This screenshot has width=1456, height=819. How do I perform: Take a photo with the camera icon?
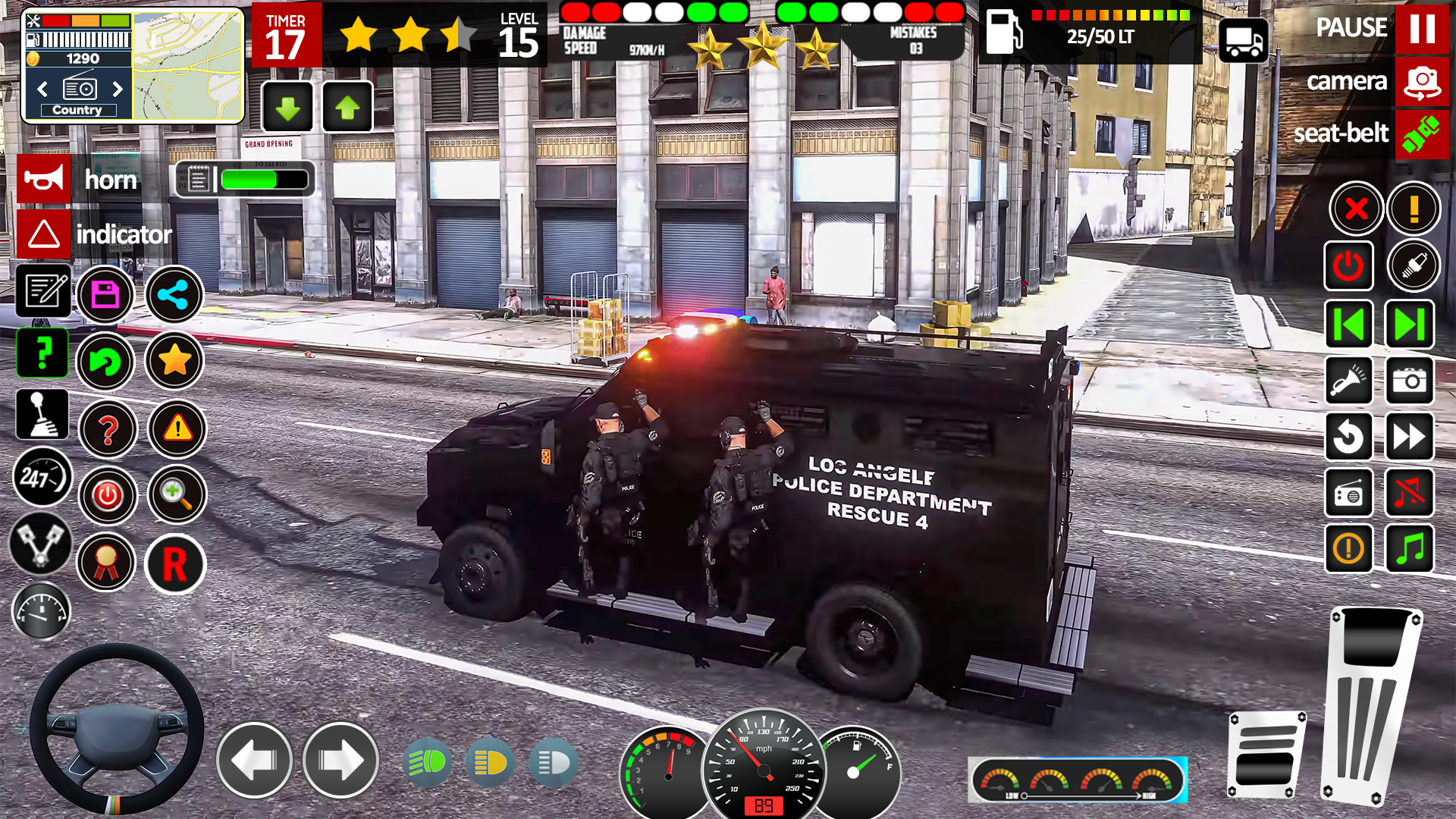click(x=1409, y=381)
